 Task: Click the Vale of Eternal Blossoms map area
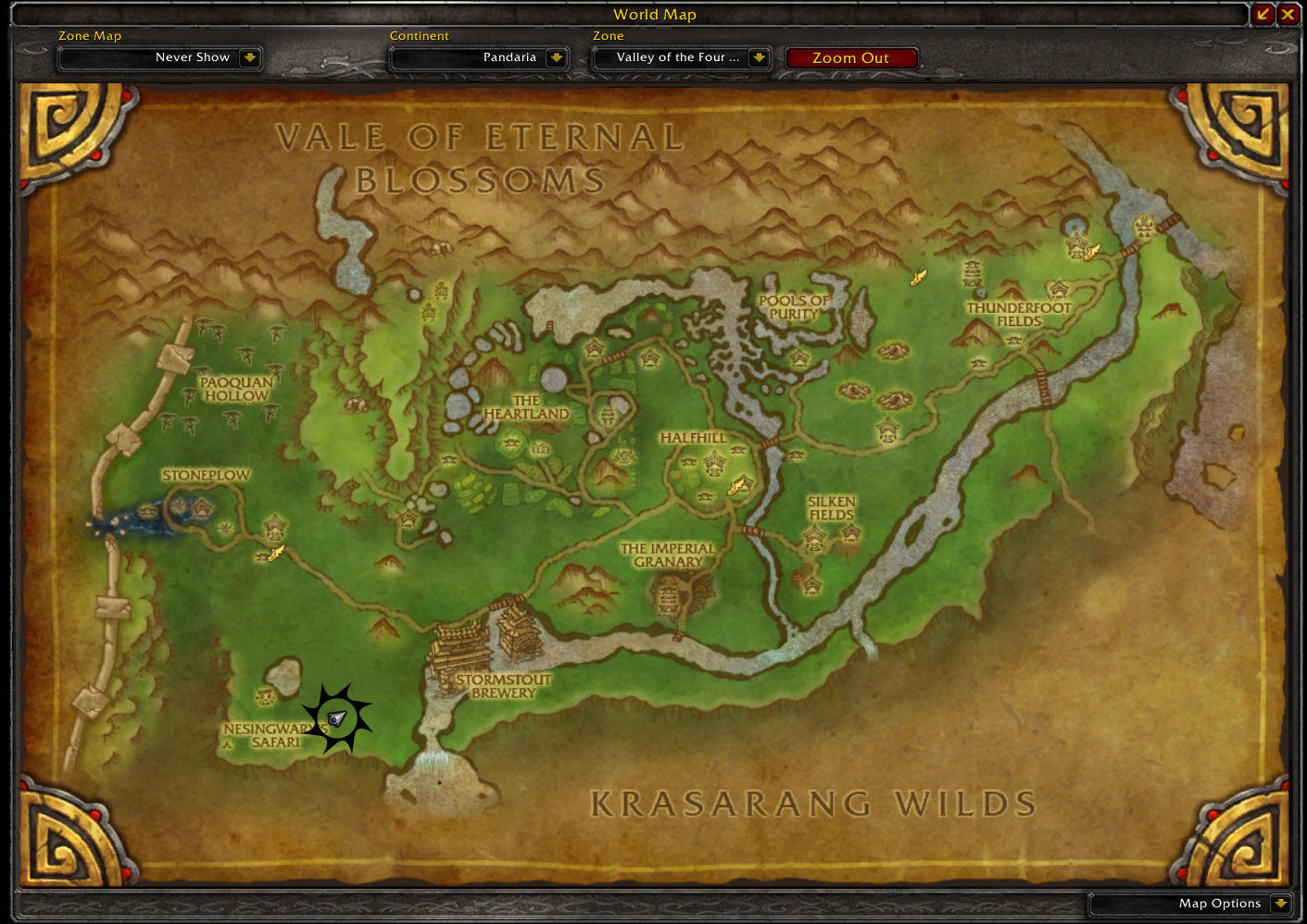click(x=482, y=157)
